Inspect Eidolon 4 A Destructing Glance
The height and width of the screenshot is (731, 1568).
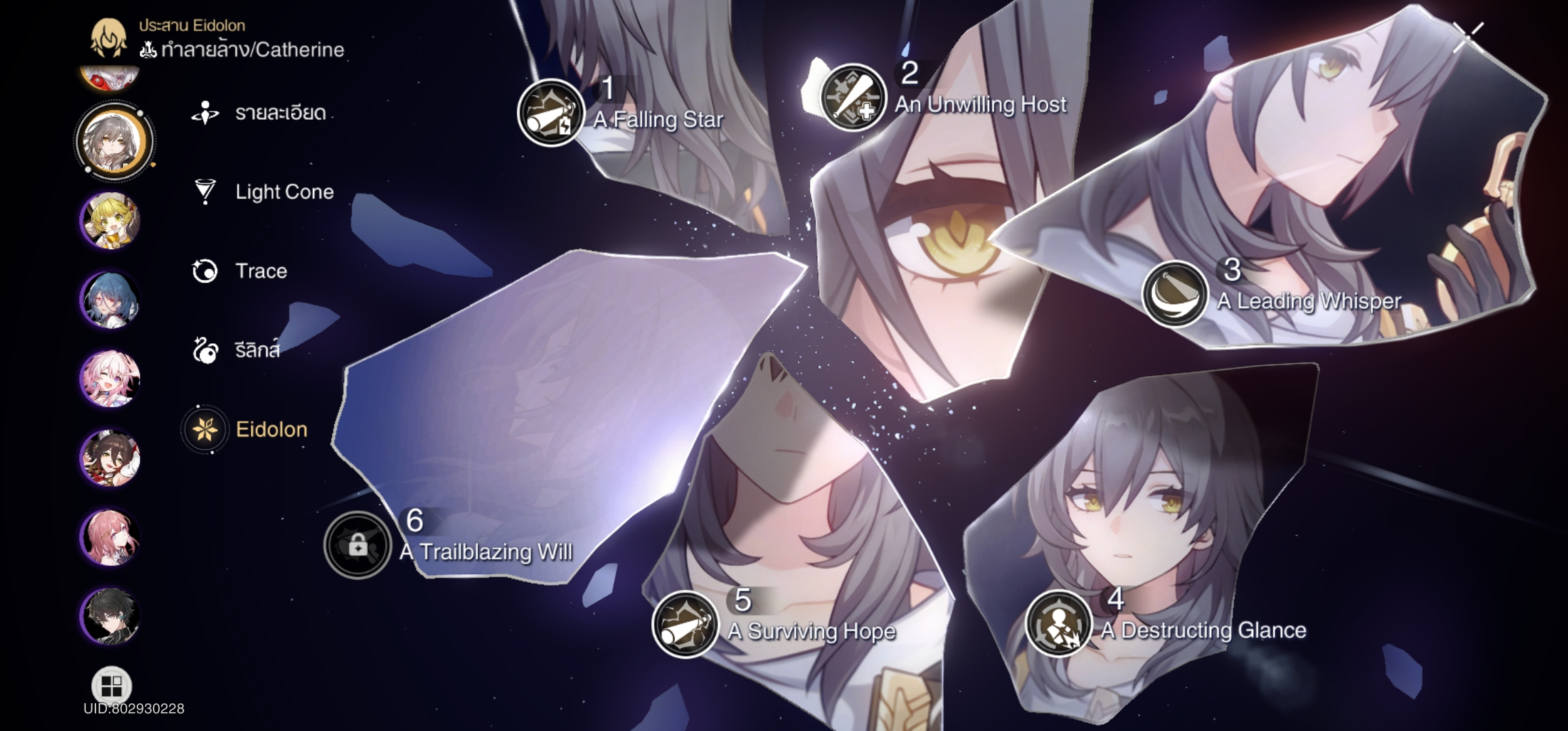[1058, 623]
